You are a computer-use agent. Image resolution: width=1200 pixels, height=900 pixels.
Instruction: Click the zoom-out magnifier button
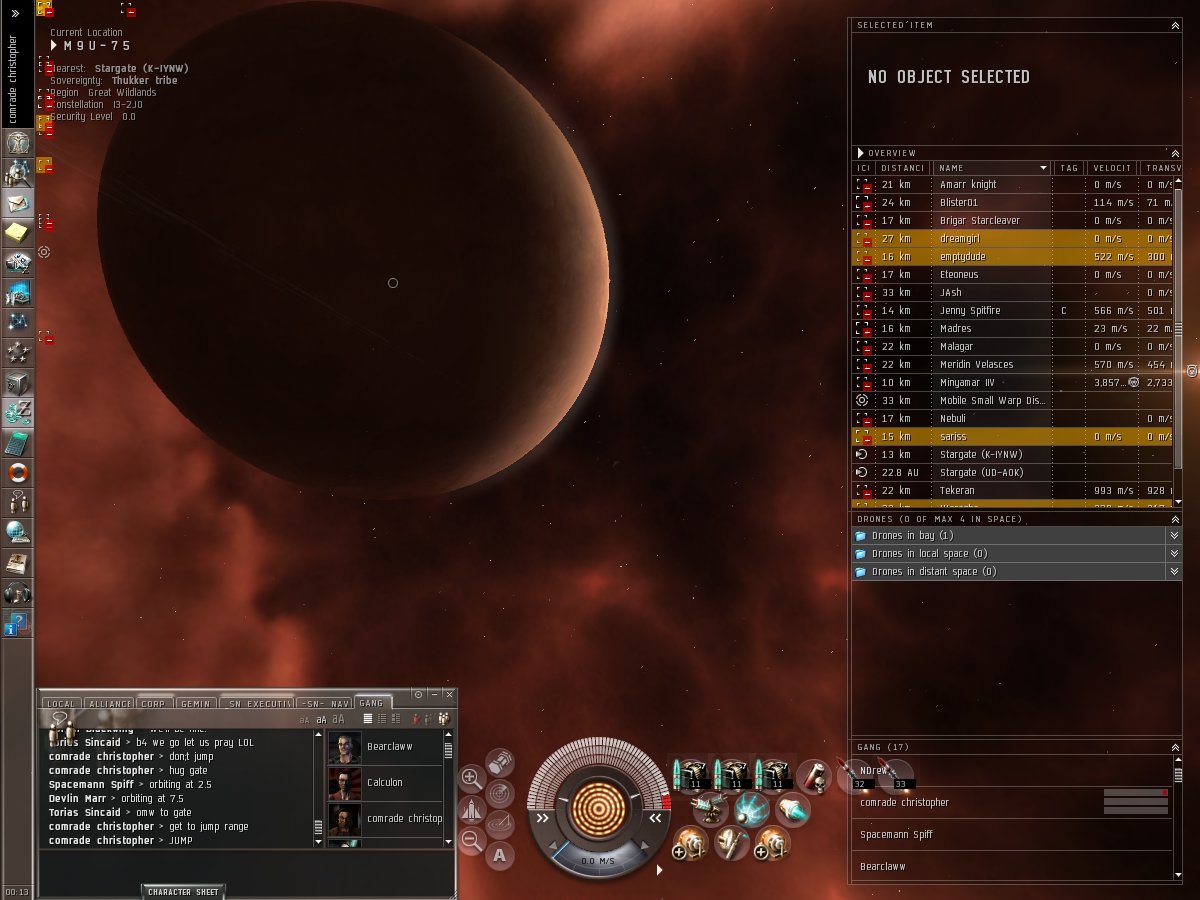(471, 841)
